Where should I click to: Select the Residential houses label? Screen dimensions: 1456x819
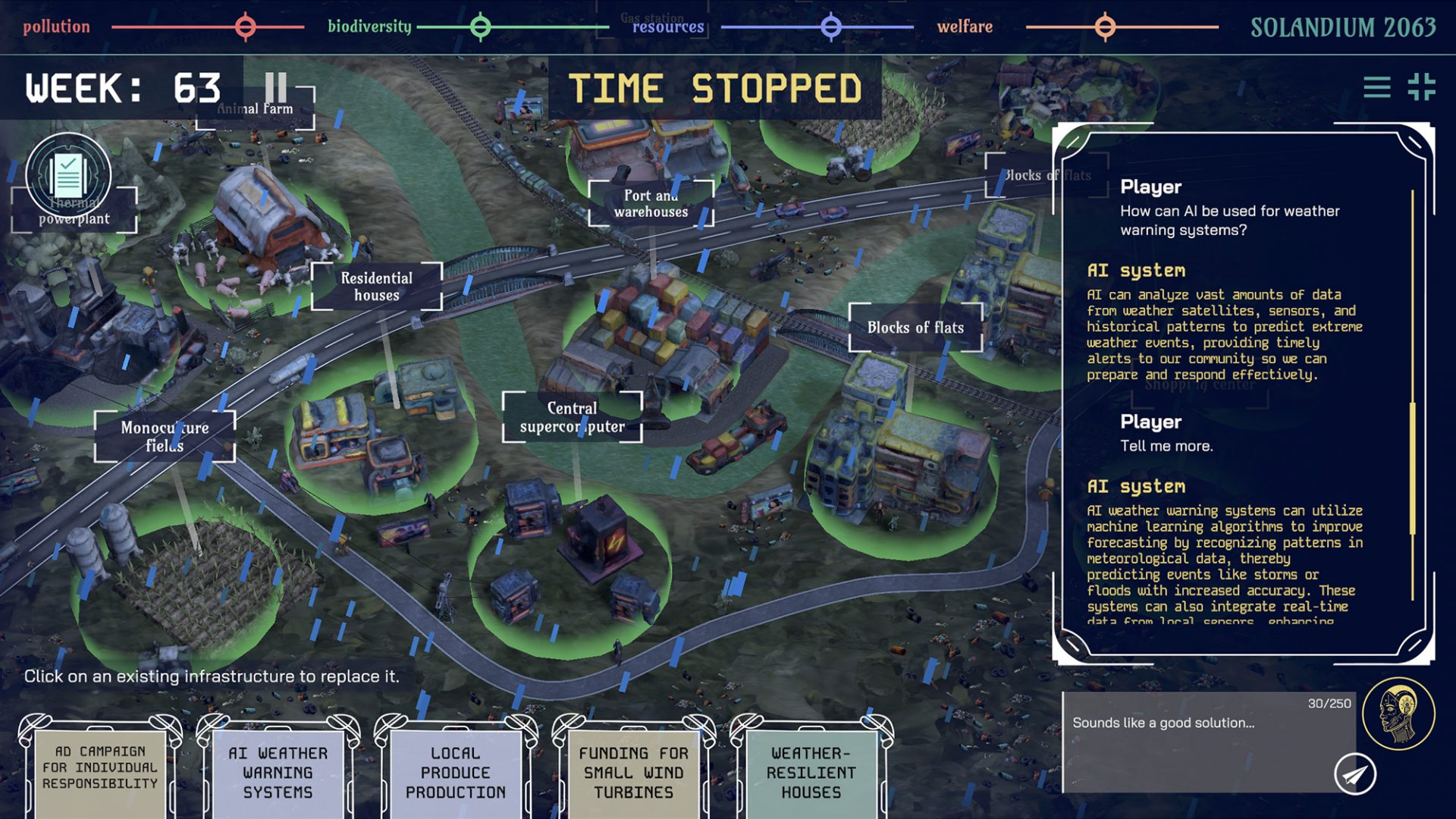(376, 287)
